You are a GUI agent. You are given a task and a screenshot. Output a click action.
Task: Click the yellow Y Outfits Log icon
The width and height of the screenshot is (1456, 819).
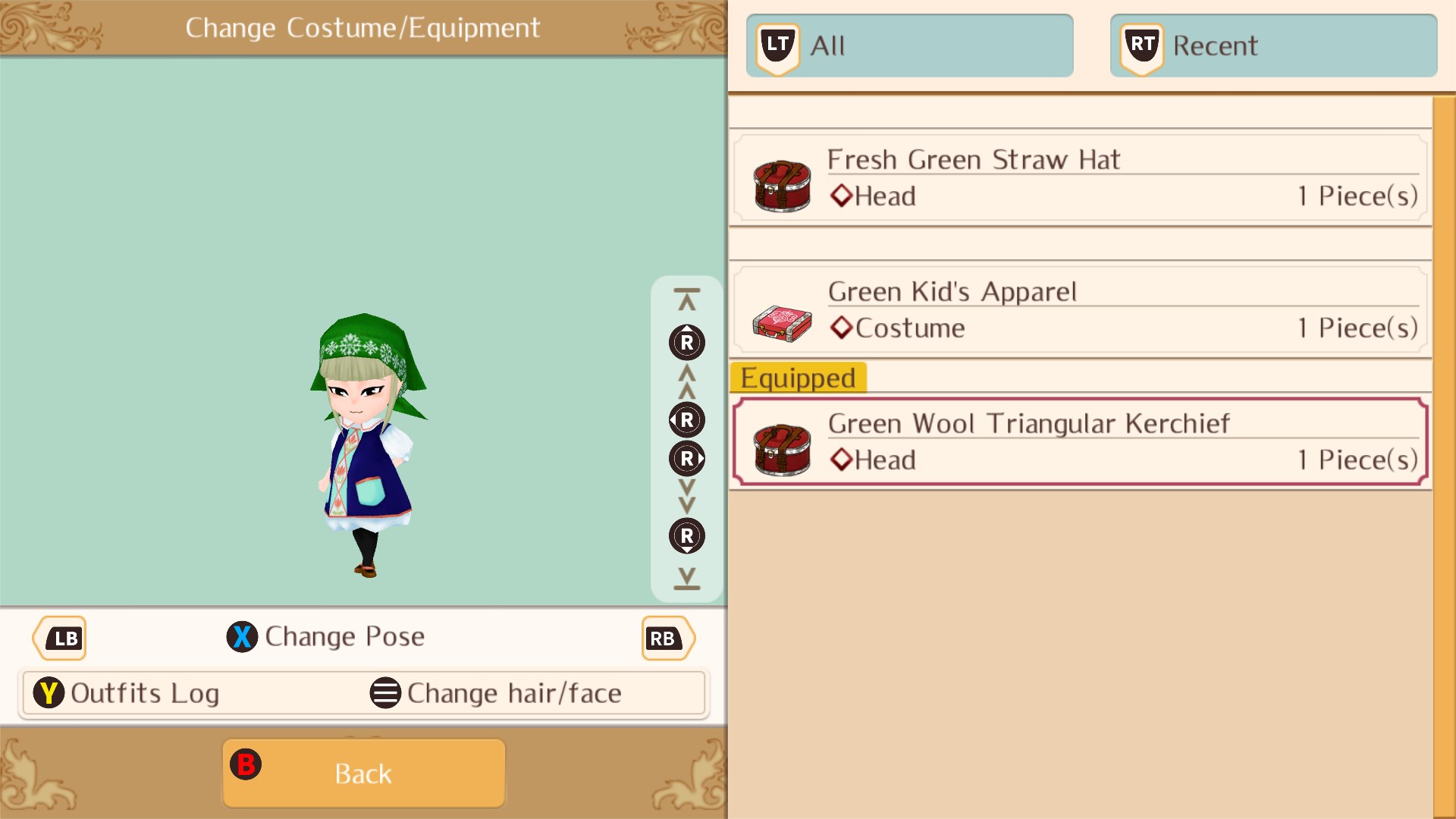pyautogui.click(x=48, y=692)
